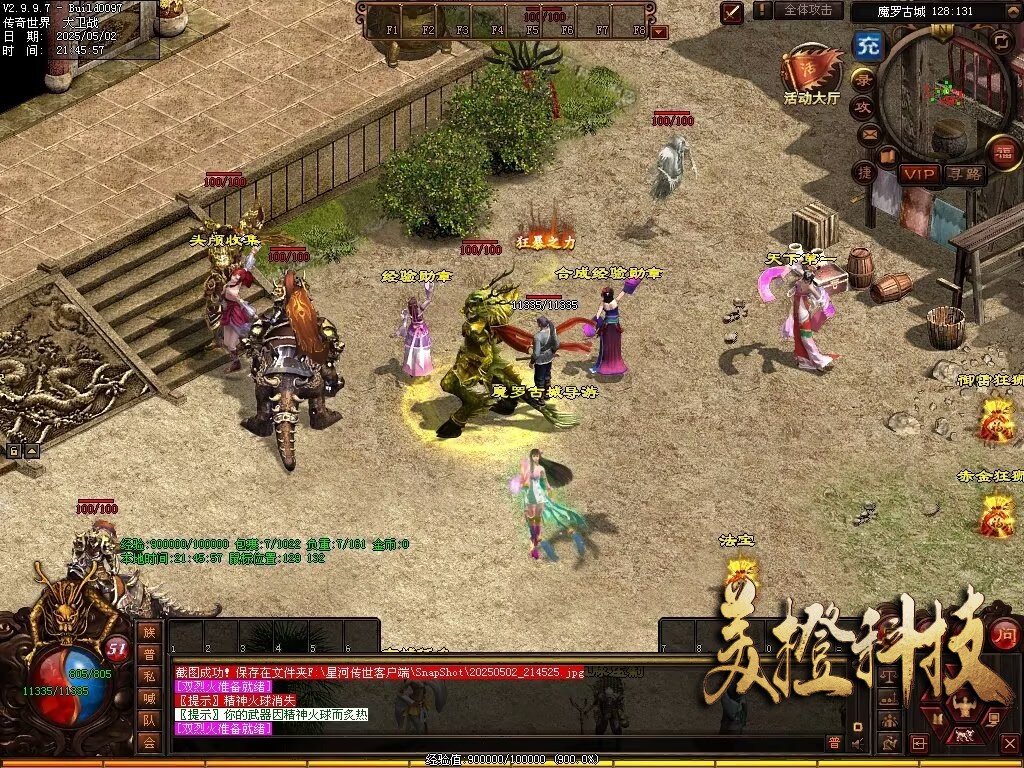Image resolution: width=1024 pixels, height=768 pixels.
Task: Choose the 队 team chat channel
Action: coord(148,720)
